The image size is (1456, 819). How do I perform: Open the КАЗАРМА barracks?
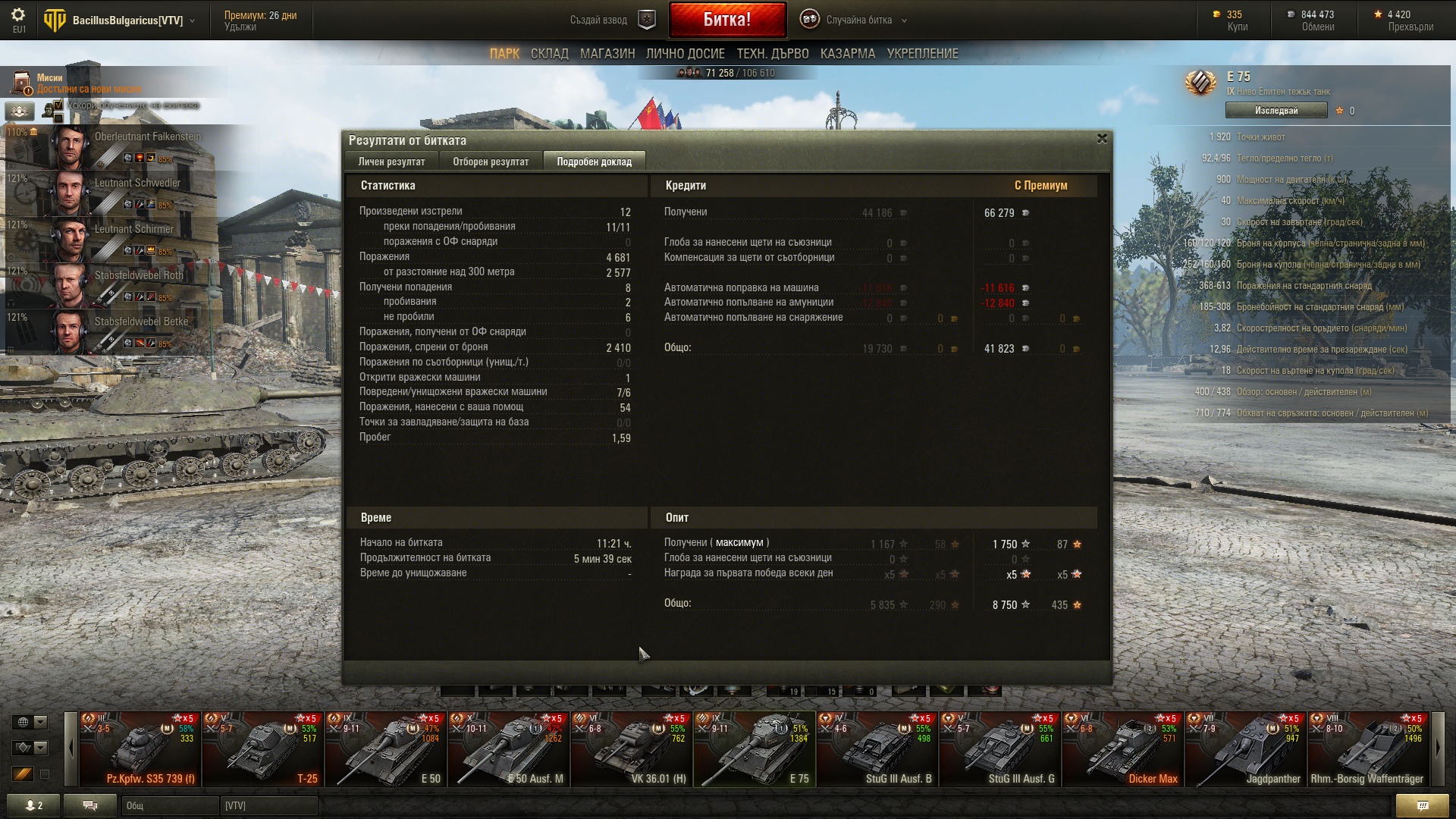847,54
